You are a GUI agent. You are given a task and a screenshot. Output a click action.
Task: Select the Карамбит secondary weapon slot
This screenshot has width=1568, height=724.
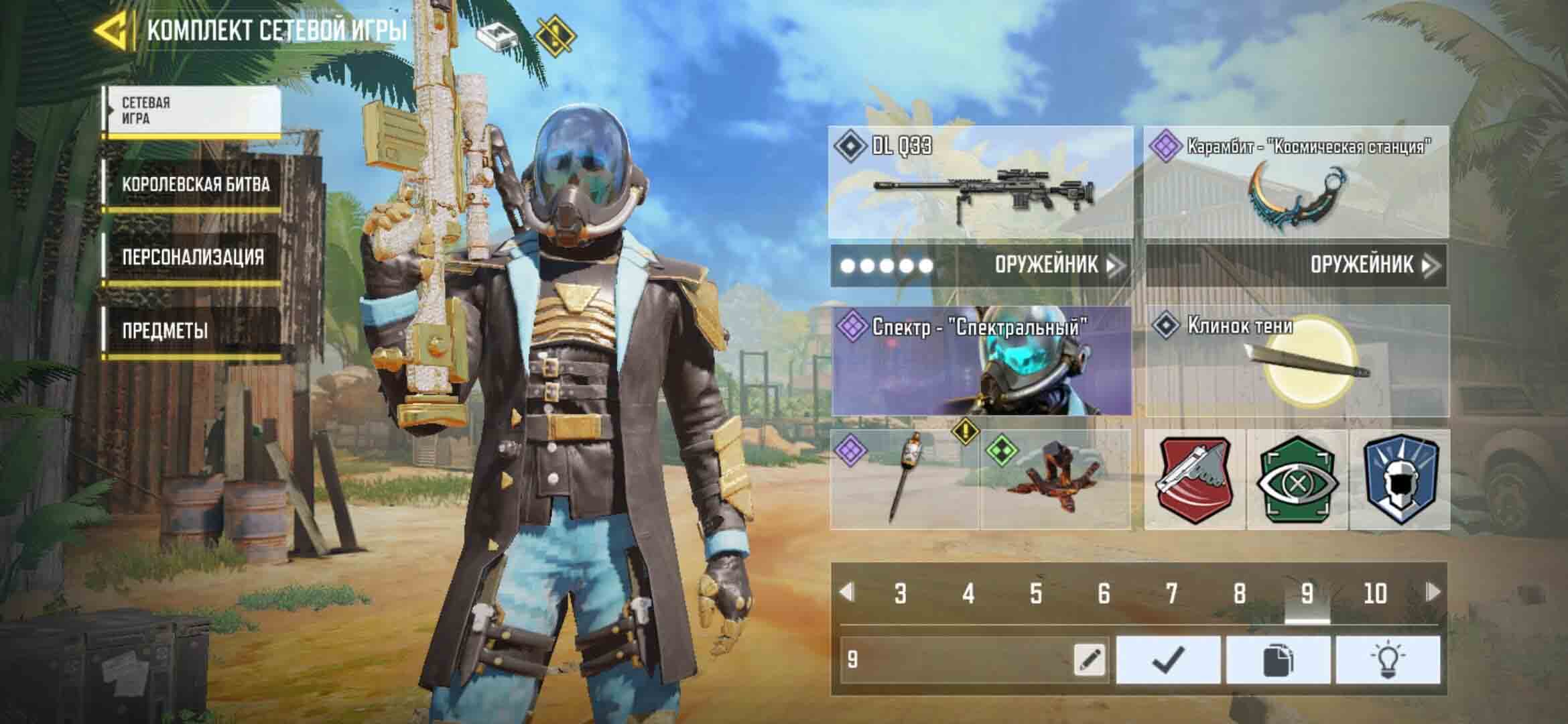(1296, 182)
